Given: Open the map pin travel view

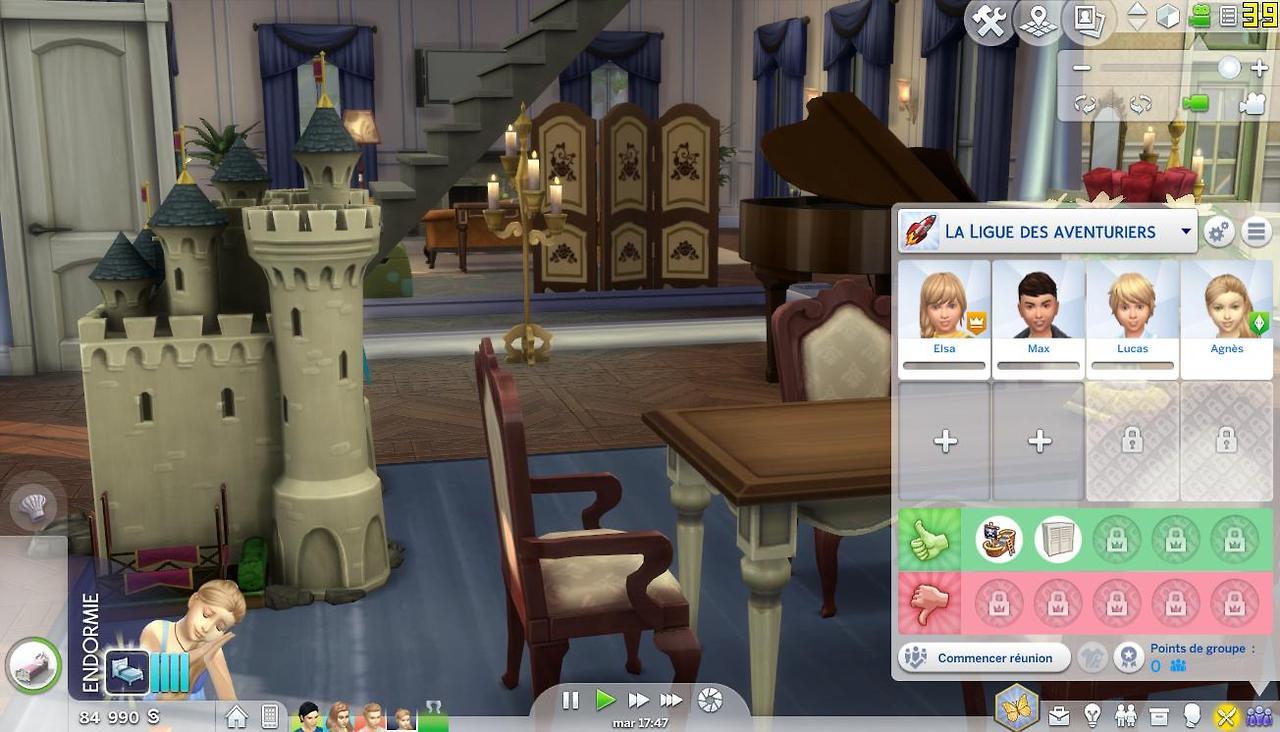Looking at the screenshot, I should click(1038, 21).
